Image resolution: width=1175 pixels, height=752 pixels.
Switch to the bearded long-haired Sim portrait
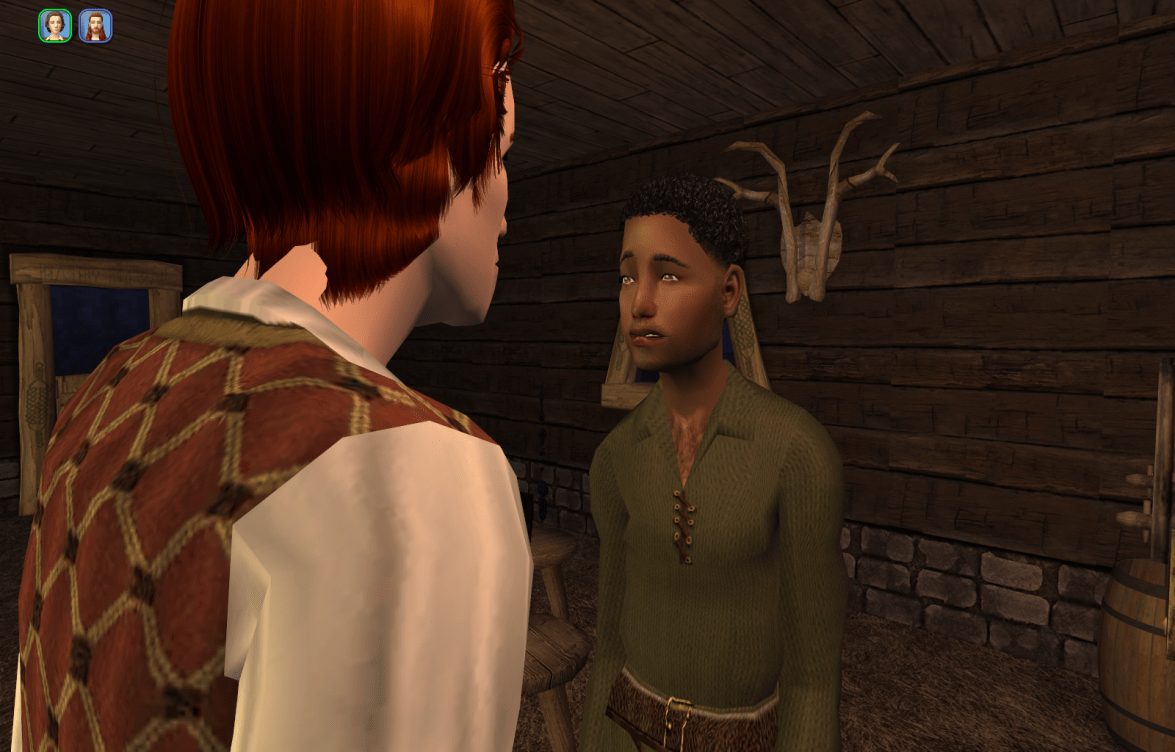[x=95, y=26]
